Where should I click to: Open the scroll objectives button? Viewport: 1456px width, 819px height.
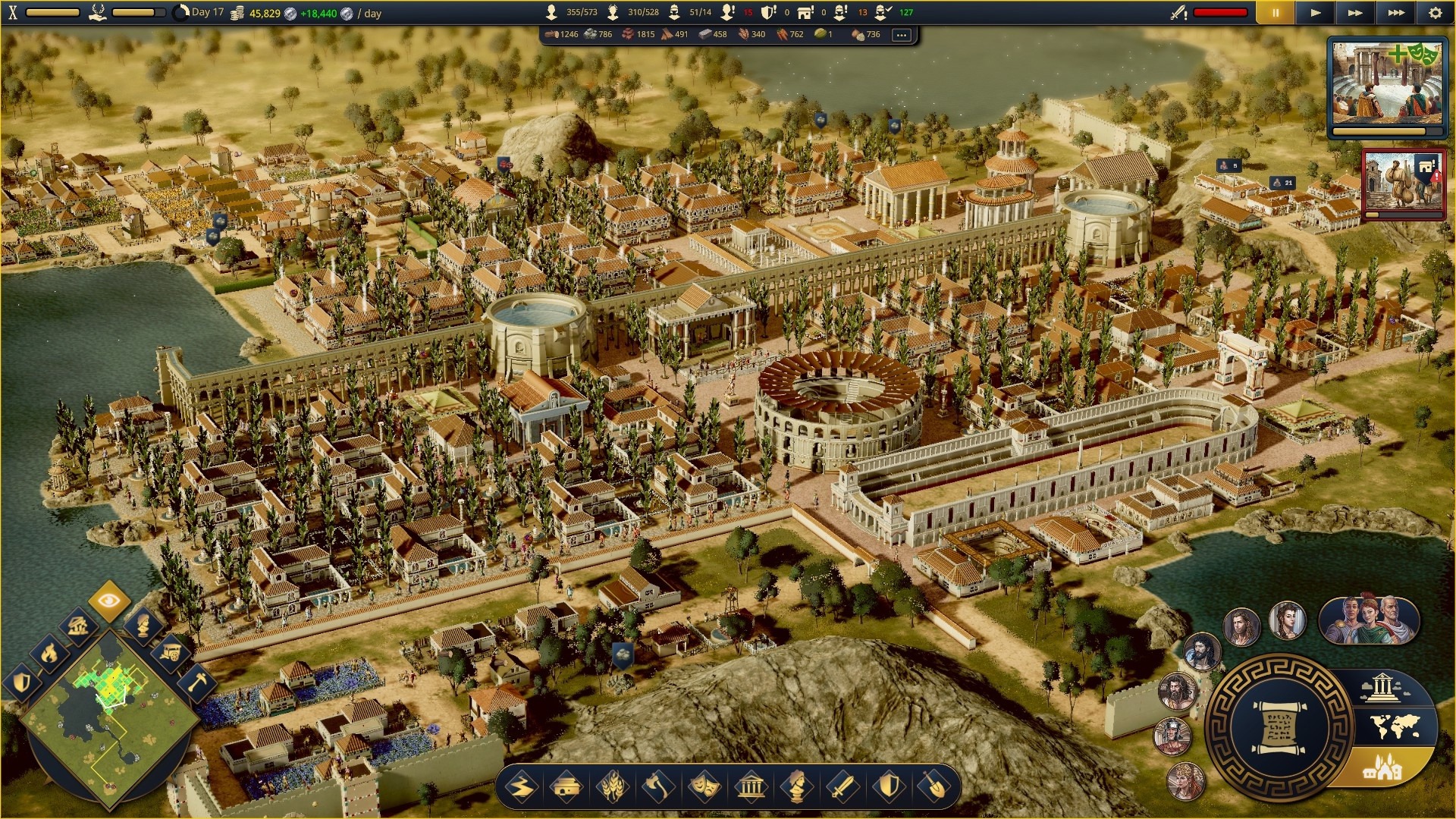pyautogui.click(x=1279, y=730)
